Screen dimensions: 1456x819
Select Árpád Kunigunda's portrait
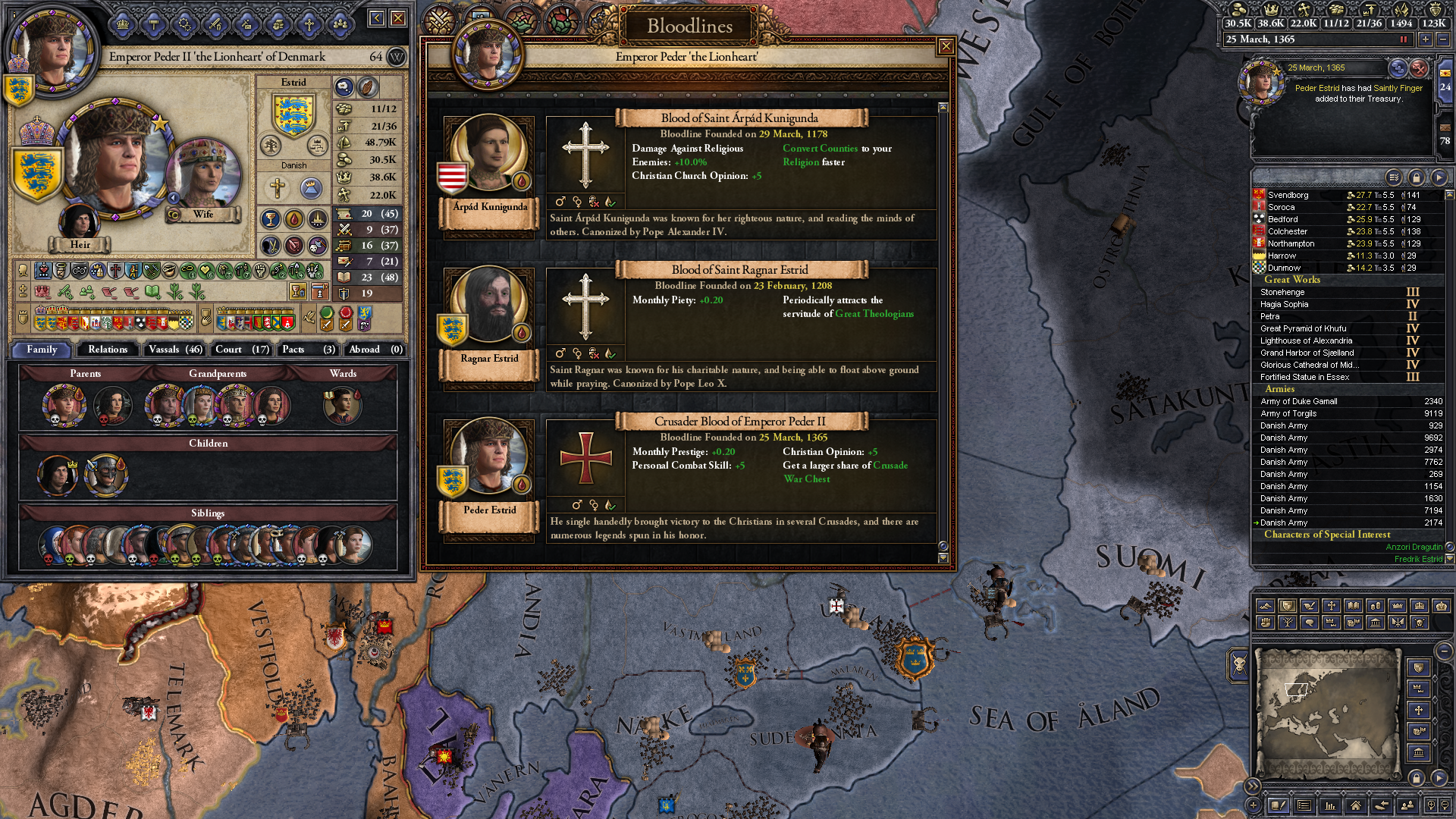(489, 154)
